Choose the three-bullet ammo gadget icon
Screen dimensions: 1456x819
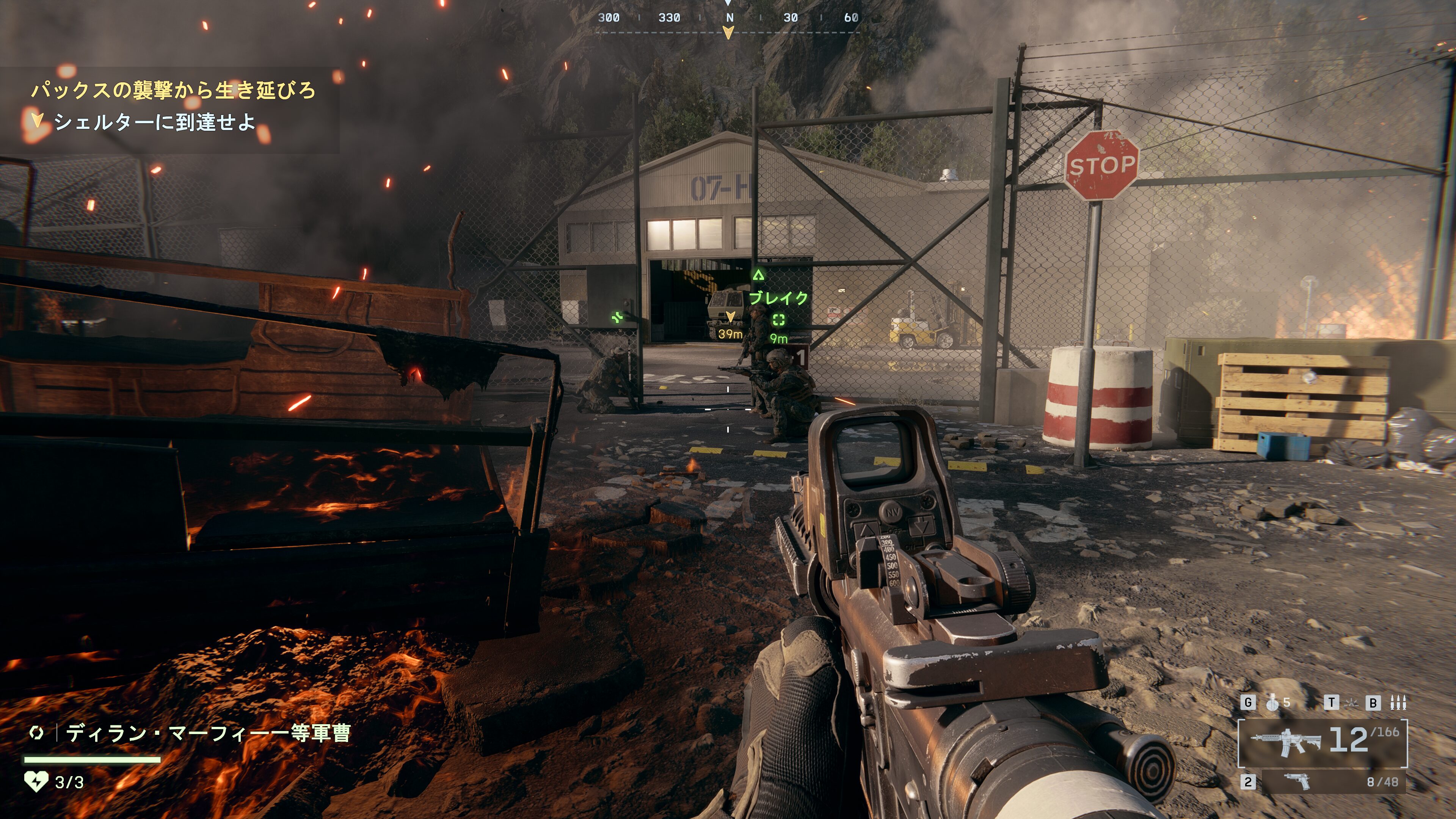click(1398, 703)
